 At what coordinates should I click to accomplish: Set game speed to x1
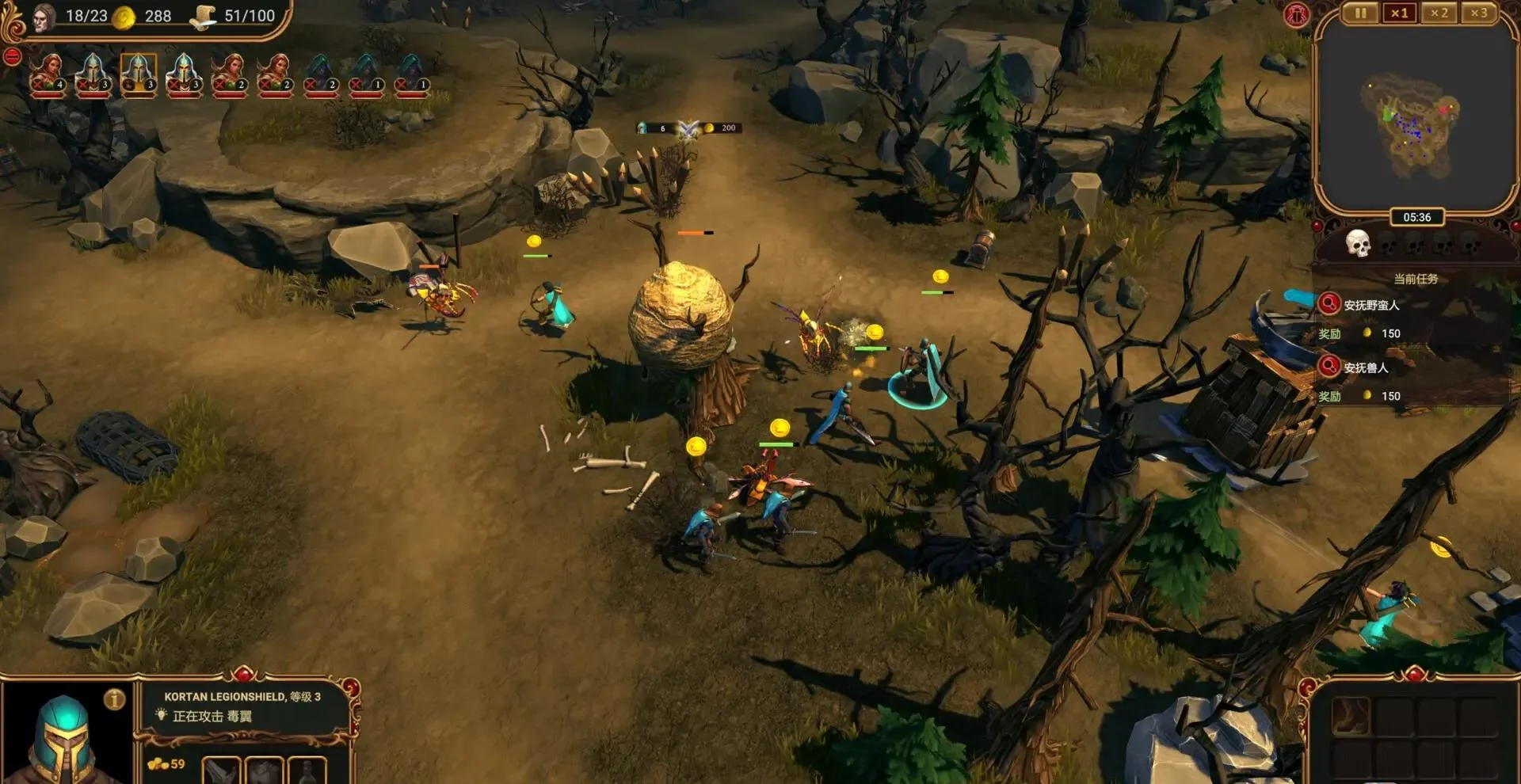1400,13
